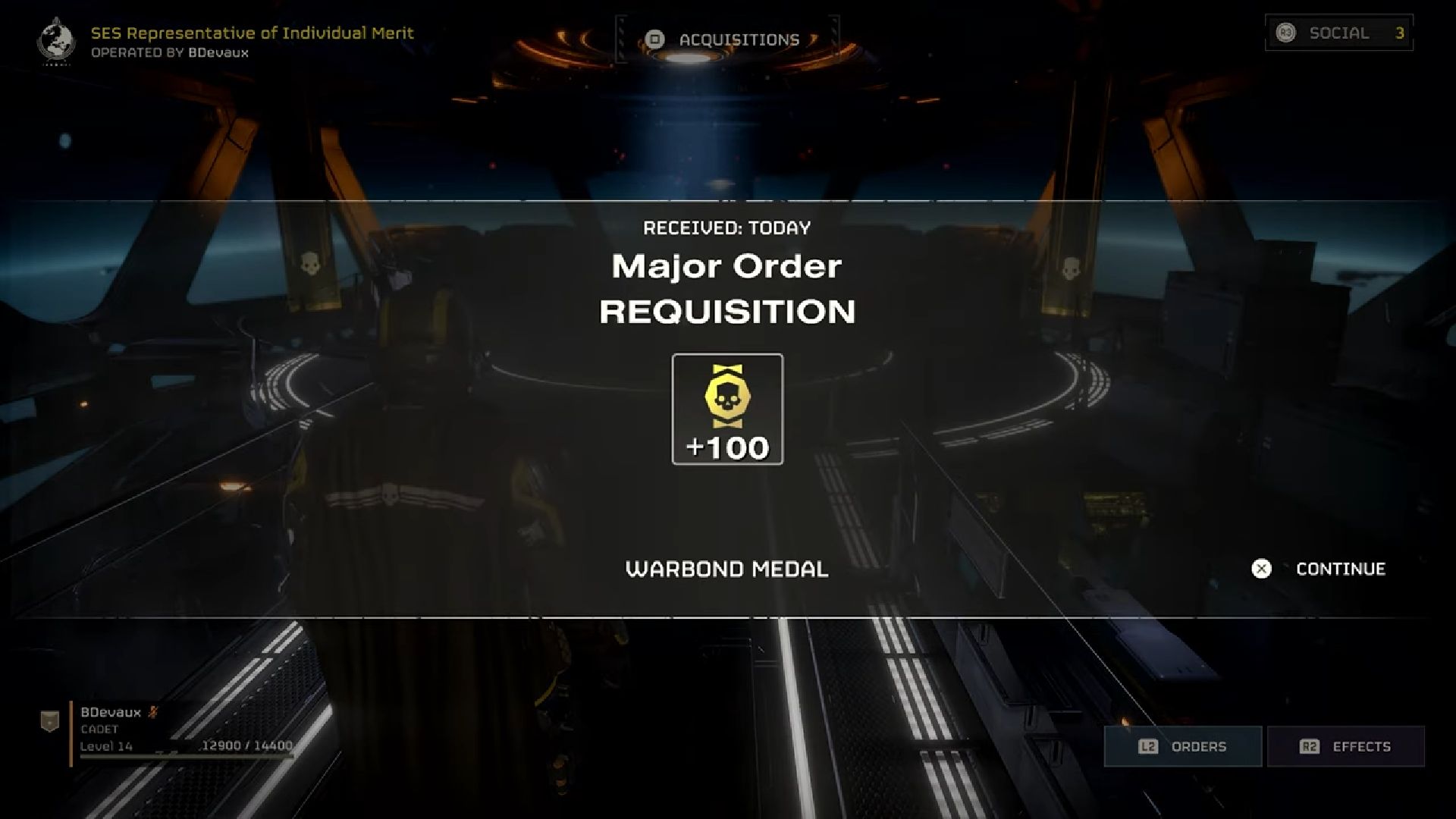This screenshot has height=819, width=1456.
Task: Click the Cadet rank shield icon
Action: click(x=49, y=721)
